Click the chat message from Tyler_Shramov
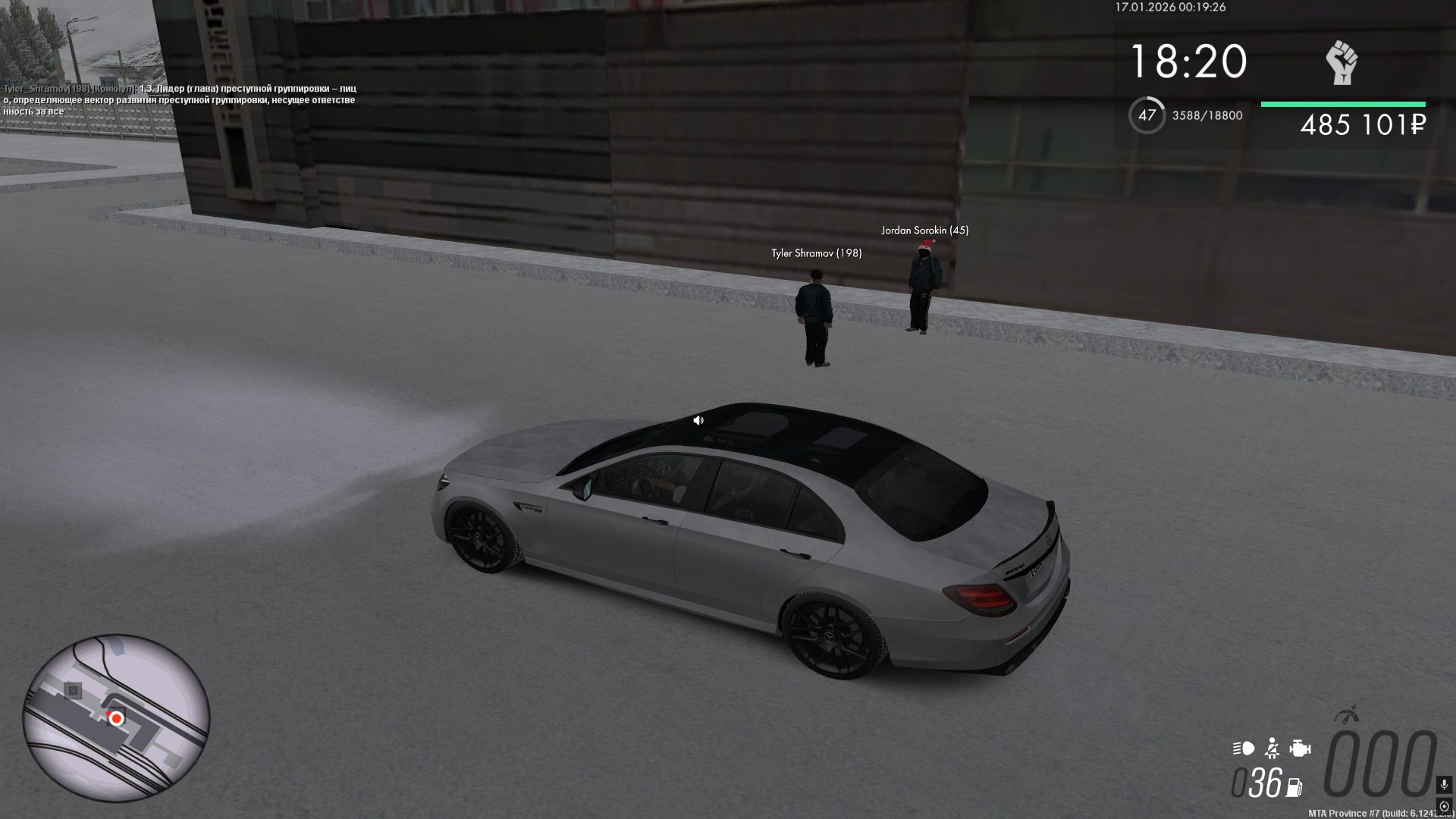The height and width of the screenshot is (819, 1456). point(180,100)
